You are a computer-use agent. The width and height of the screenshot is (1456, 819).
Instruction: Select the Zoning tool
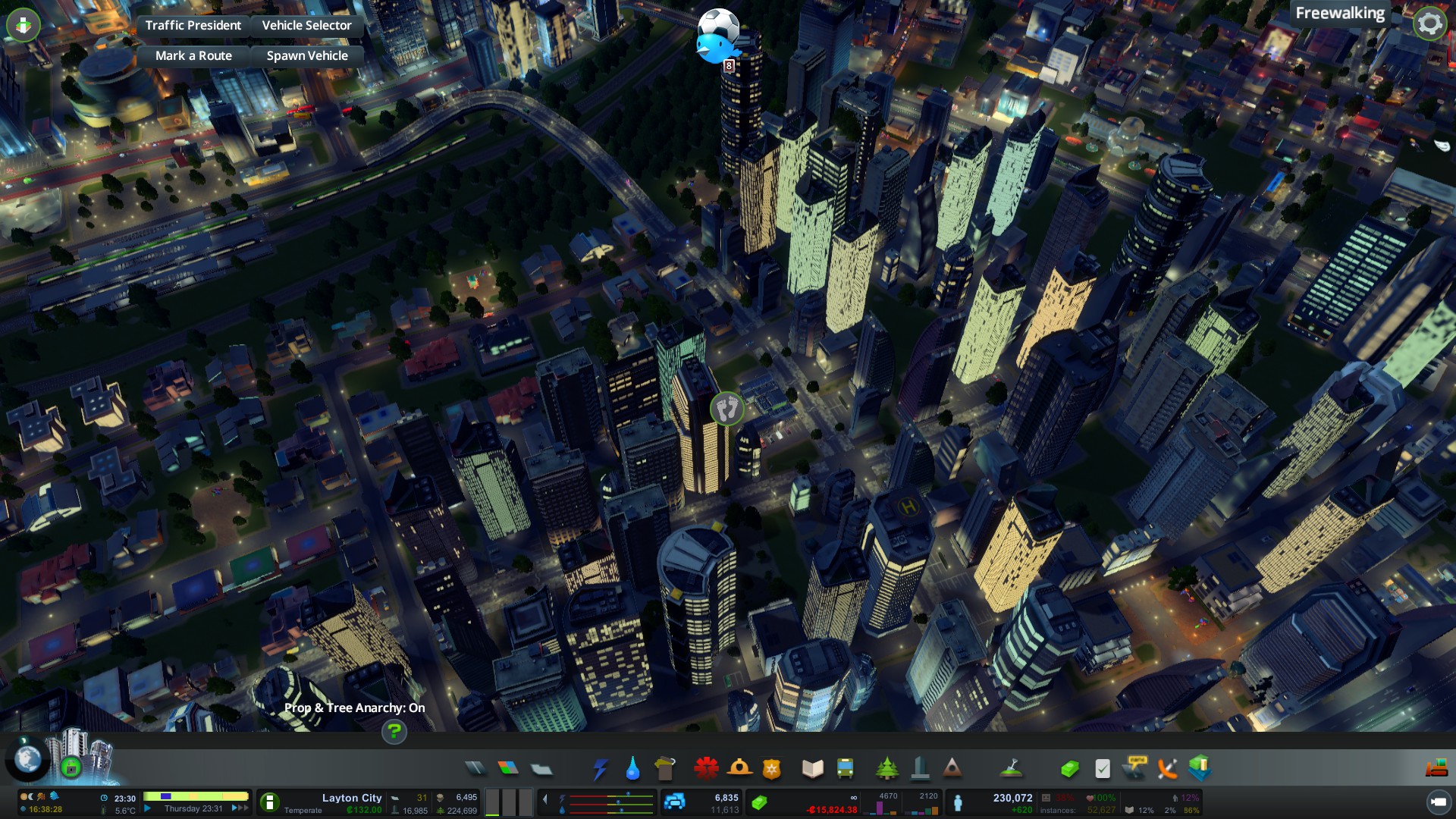508,769
